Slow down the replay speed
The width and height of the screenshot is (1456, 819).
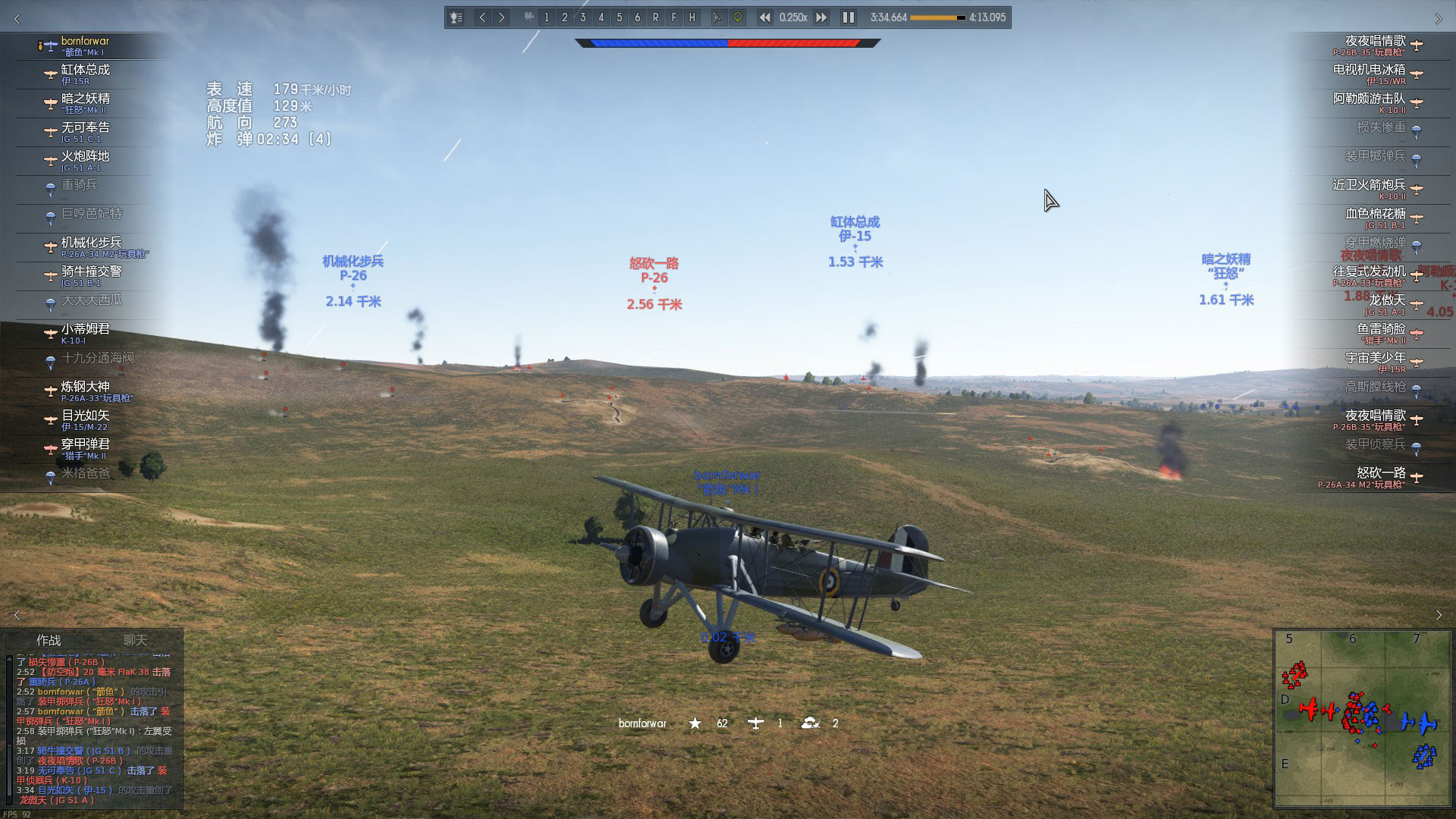[x=764, y=17]
